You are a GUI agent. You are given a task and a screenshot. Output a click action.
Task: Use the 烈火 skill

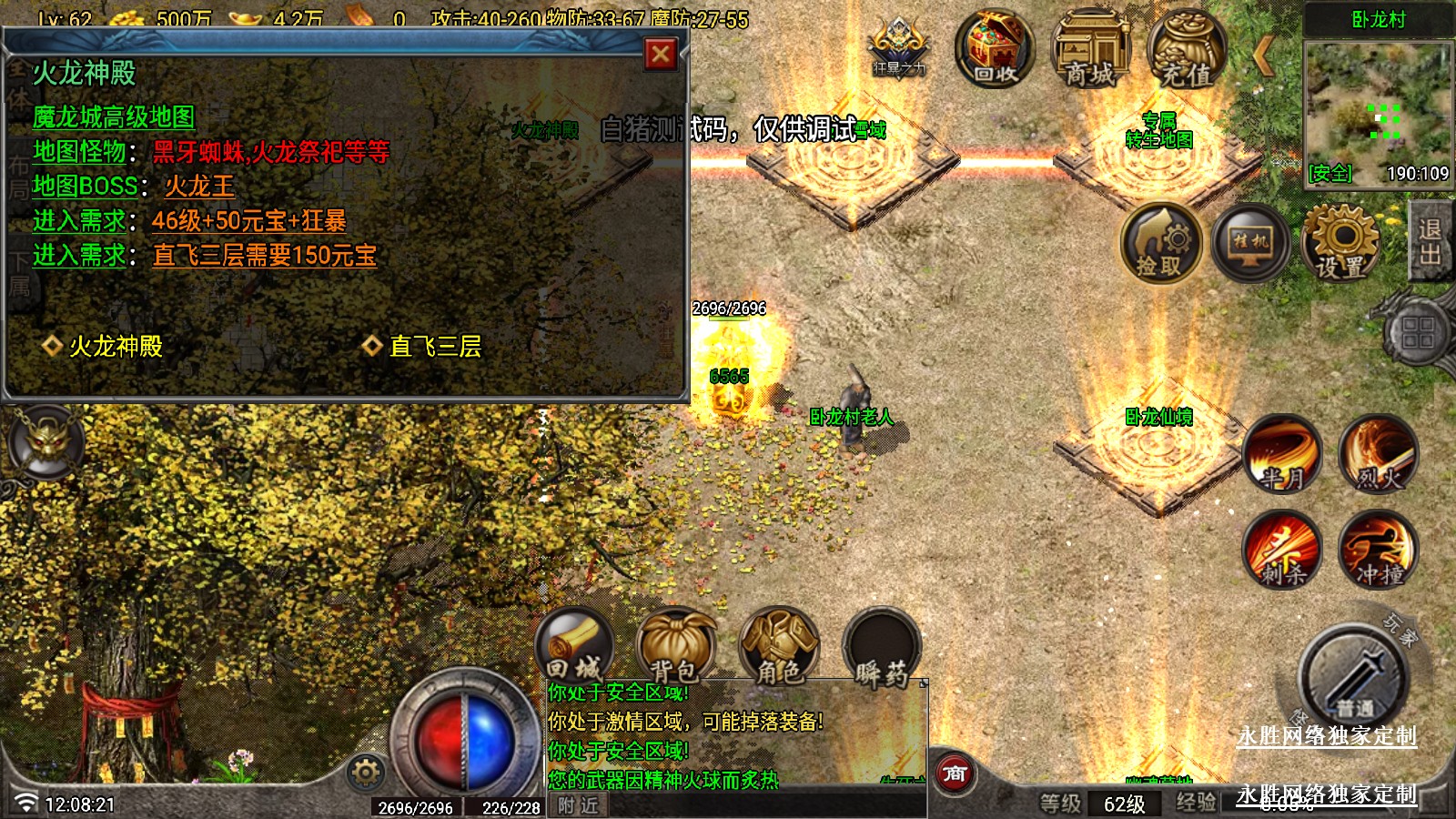point(1379,454)
